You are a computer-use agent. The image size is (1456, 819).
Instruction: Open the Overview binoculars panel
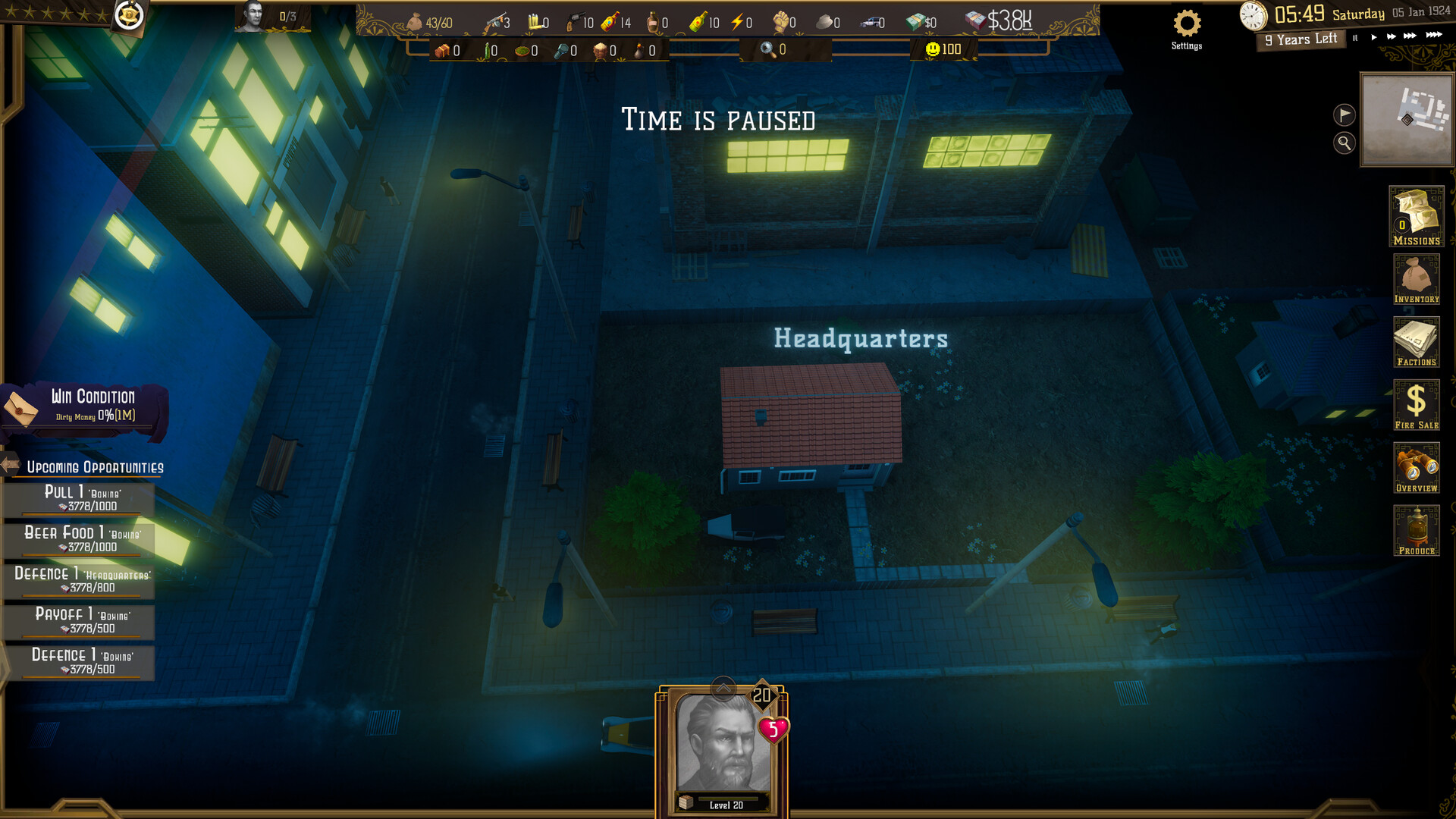click(x=1417, y=468)
